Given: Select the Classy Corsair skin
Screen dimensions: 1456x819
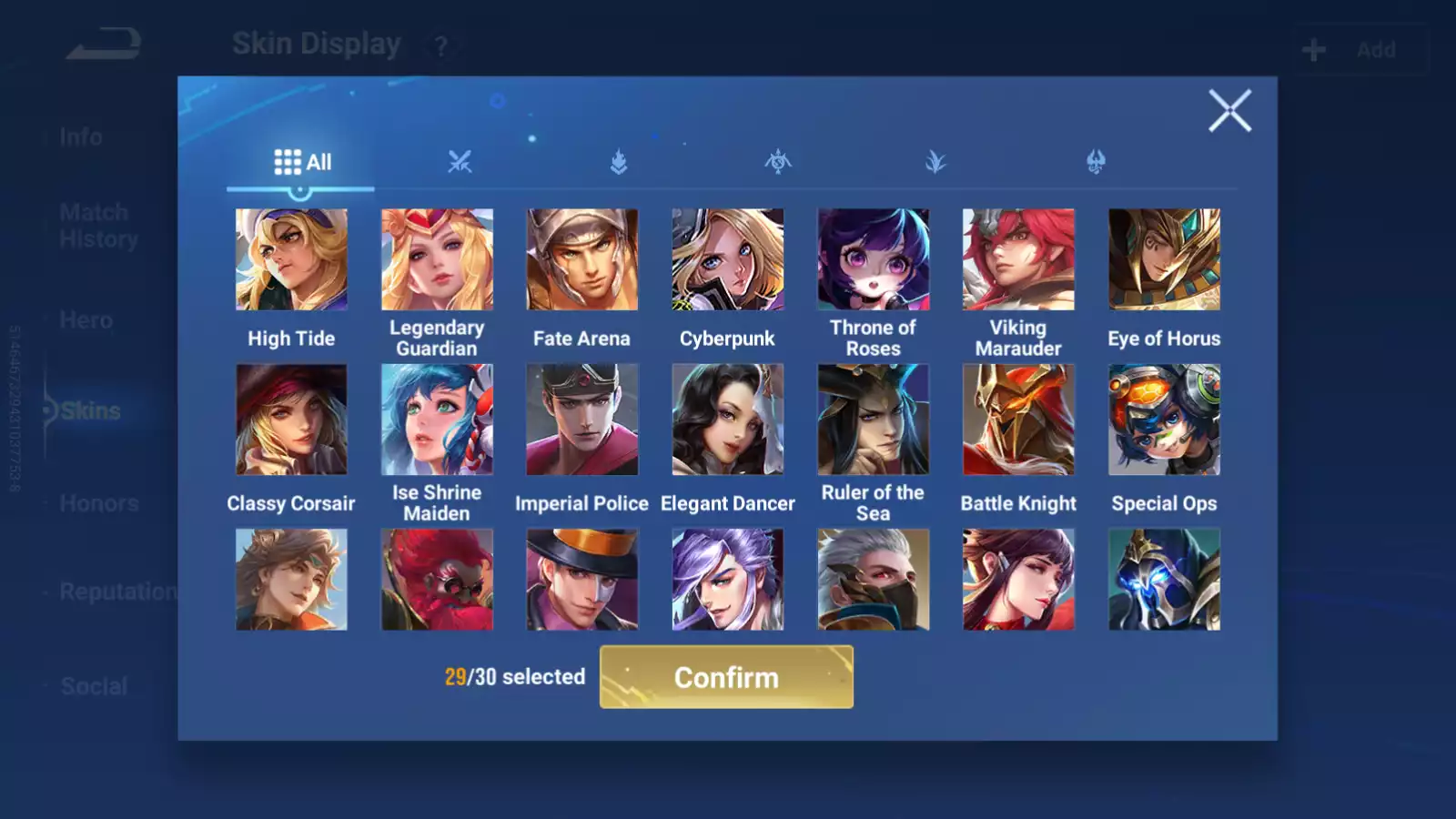Looking at the screenshot, I should point(291,420).
